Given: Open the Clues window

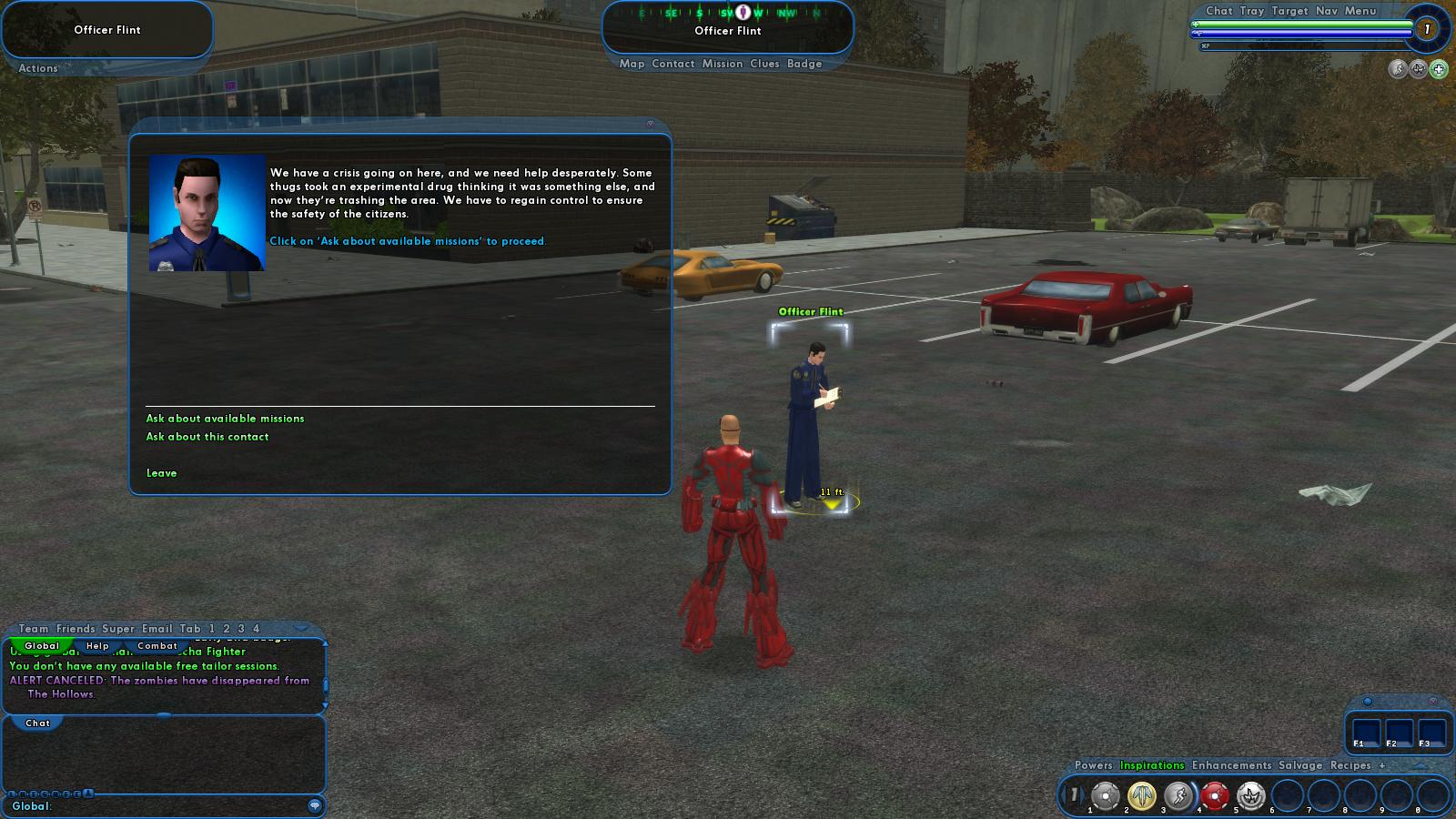Looking at the screenshot, I should pyautogui.click(x=764, y=64).
